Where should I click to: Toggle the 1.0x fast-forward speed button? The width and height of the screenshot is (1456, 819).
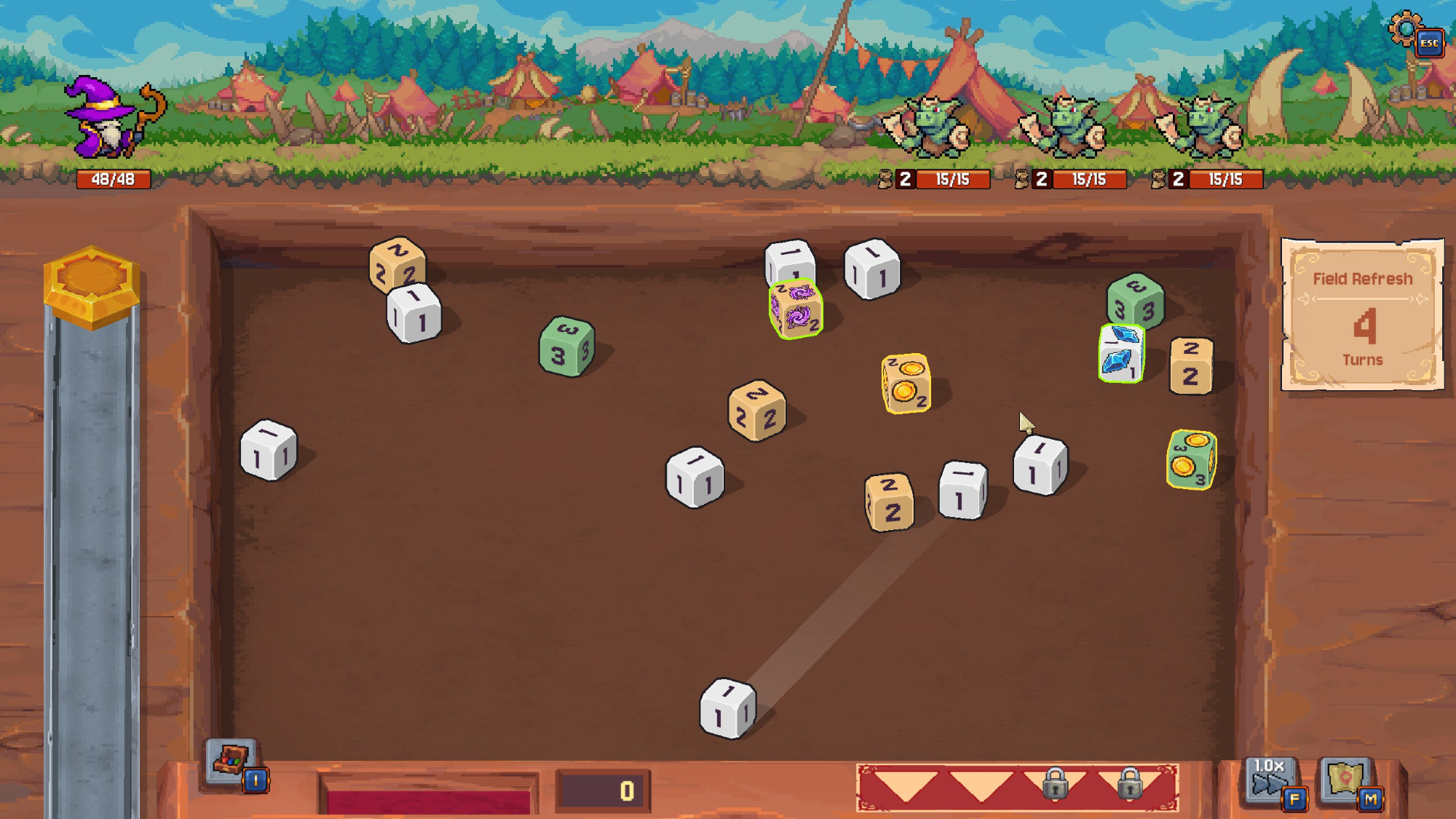[x=1270, y=778]
